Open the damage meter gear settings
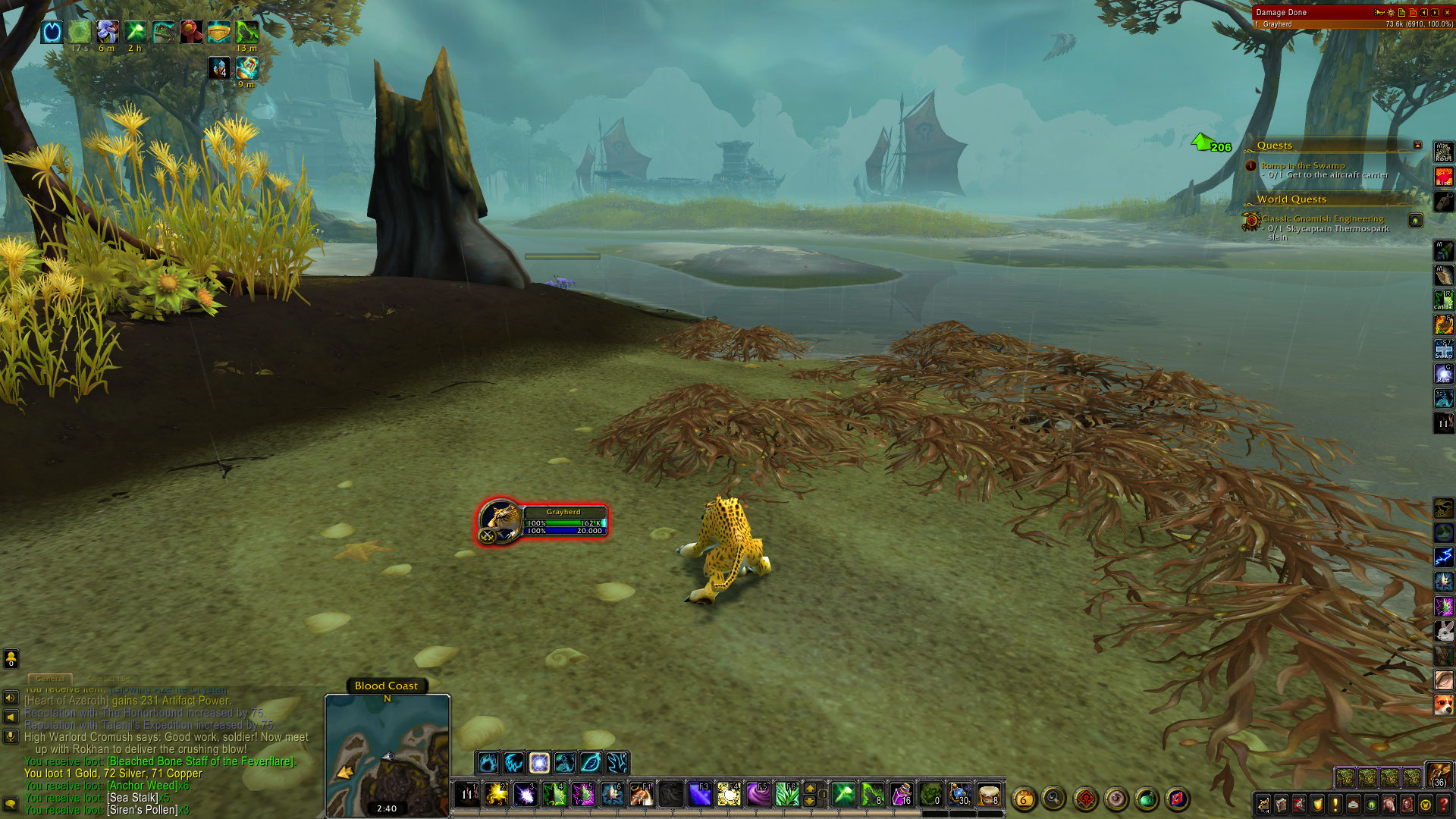 [1390, 12]
